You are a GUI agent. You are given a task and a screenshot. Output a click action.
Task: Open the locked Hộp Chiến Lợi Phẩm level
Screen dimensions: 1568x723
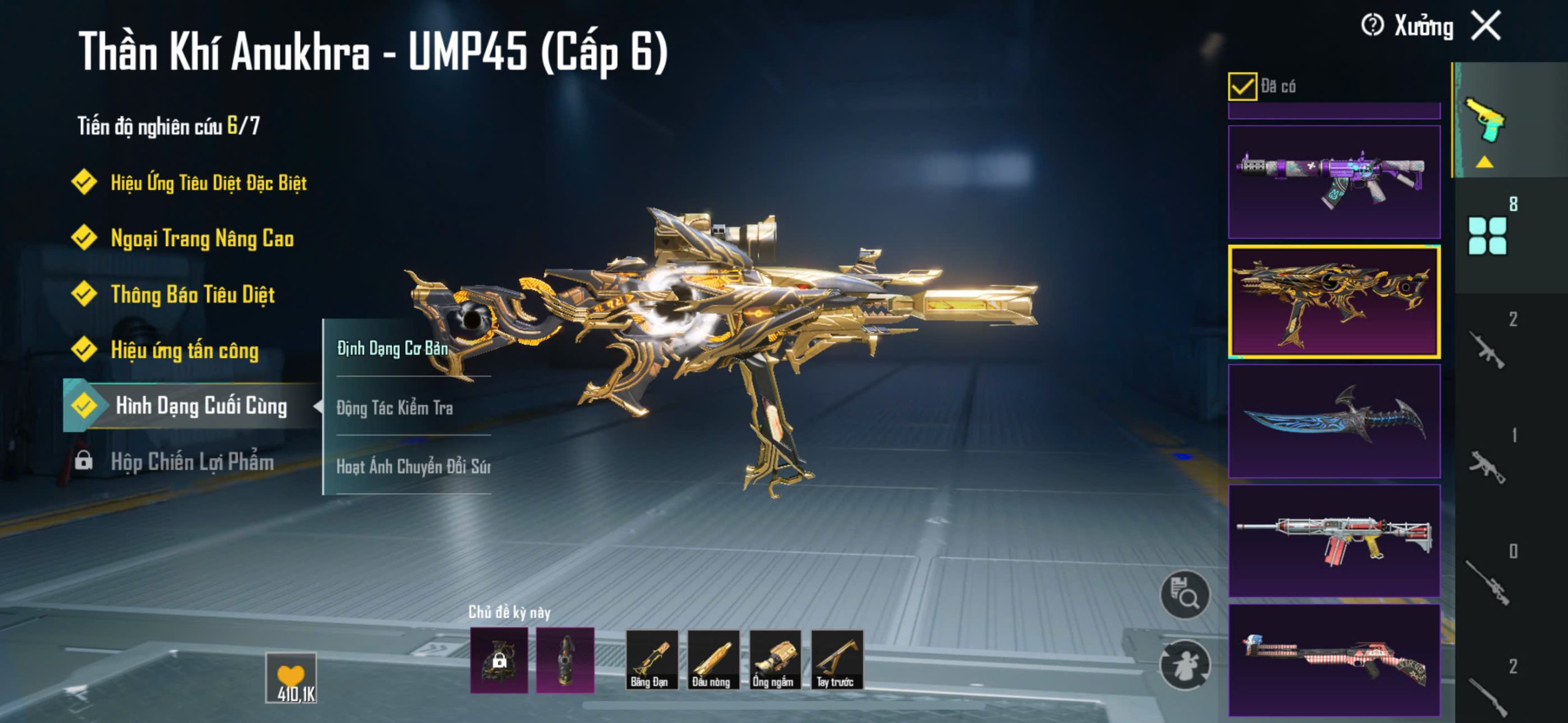(192, 462)
